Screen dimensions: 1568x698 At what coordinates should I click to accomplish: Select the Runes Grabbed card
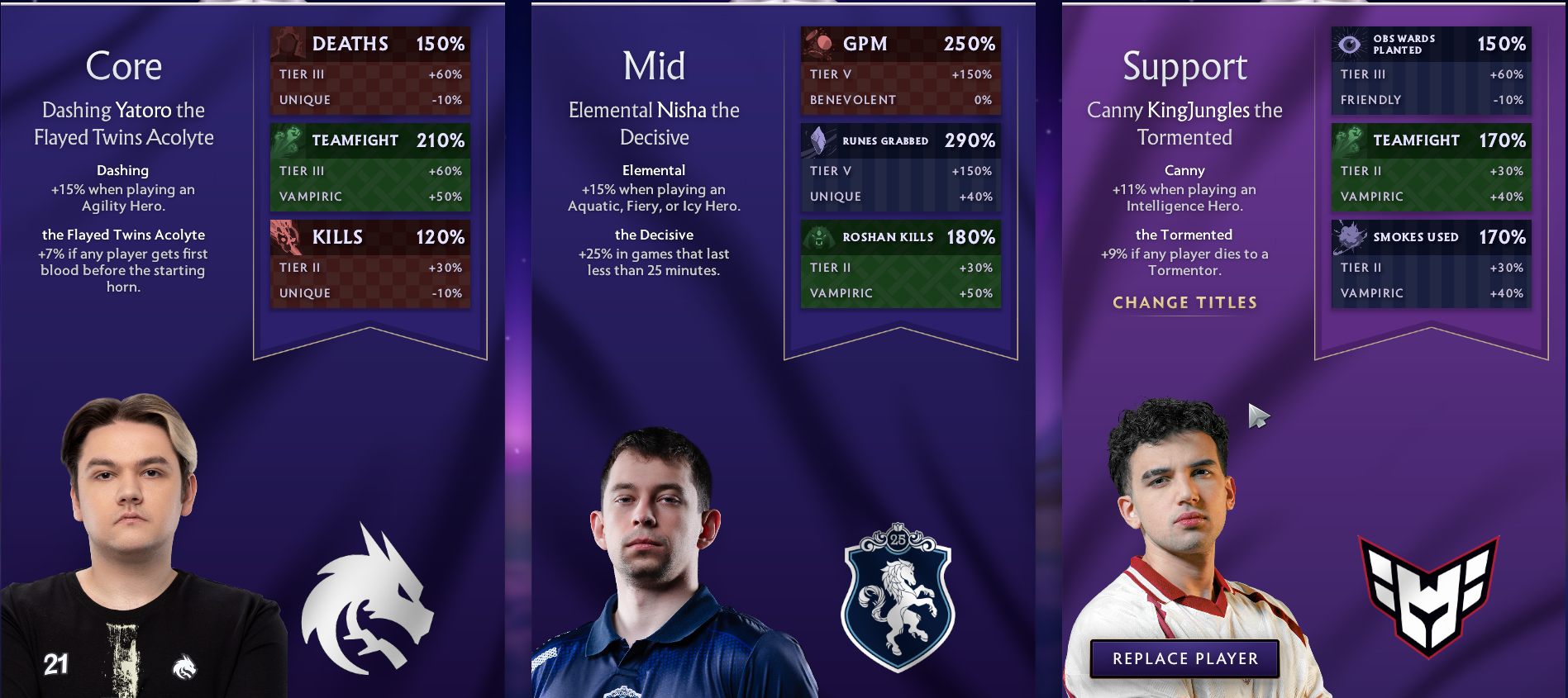point(901,168)
